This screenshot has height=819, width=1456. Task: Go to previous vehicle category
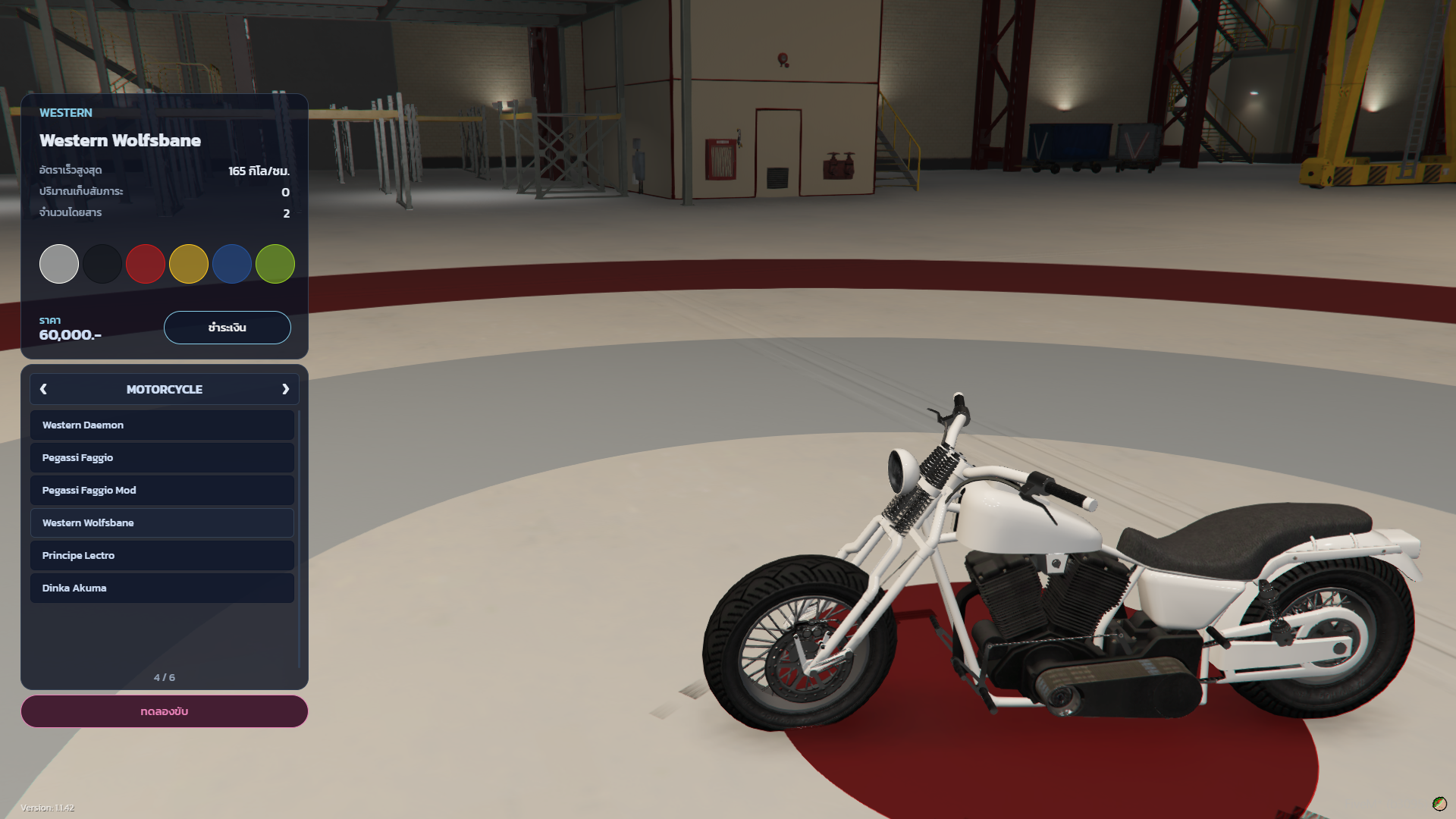click(43, 389)
